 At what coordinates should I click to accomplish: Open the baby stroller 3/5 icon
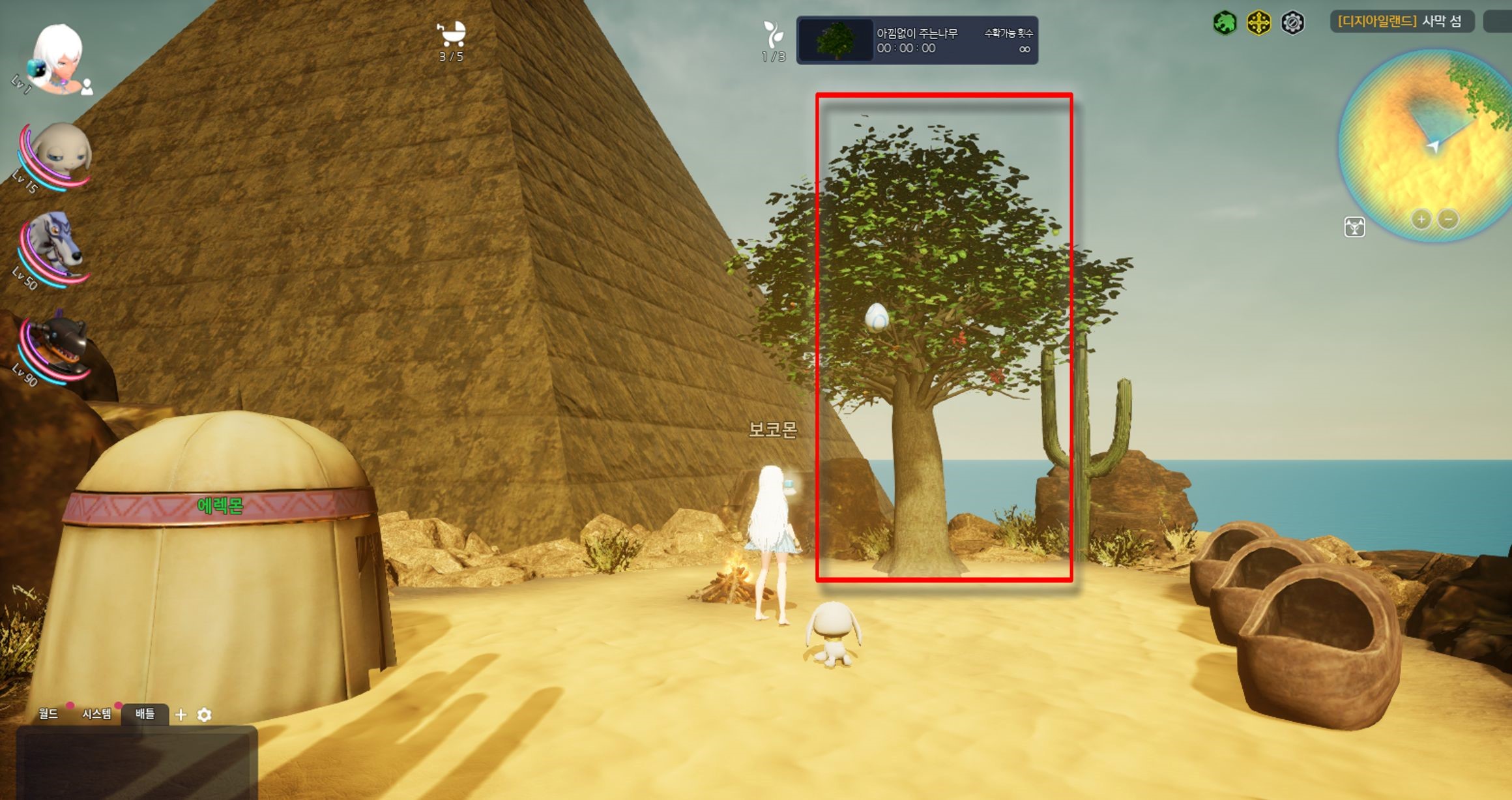click(451, 34)
